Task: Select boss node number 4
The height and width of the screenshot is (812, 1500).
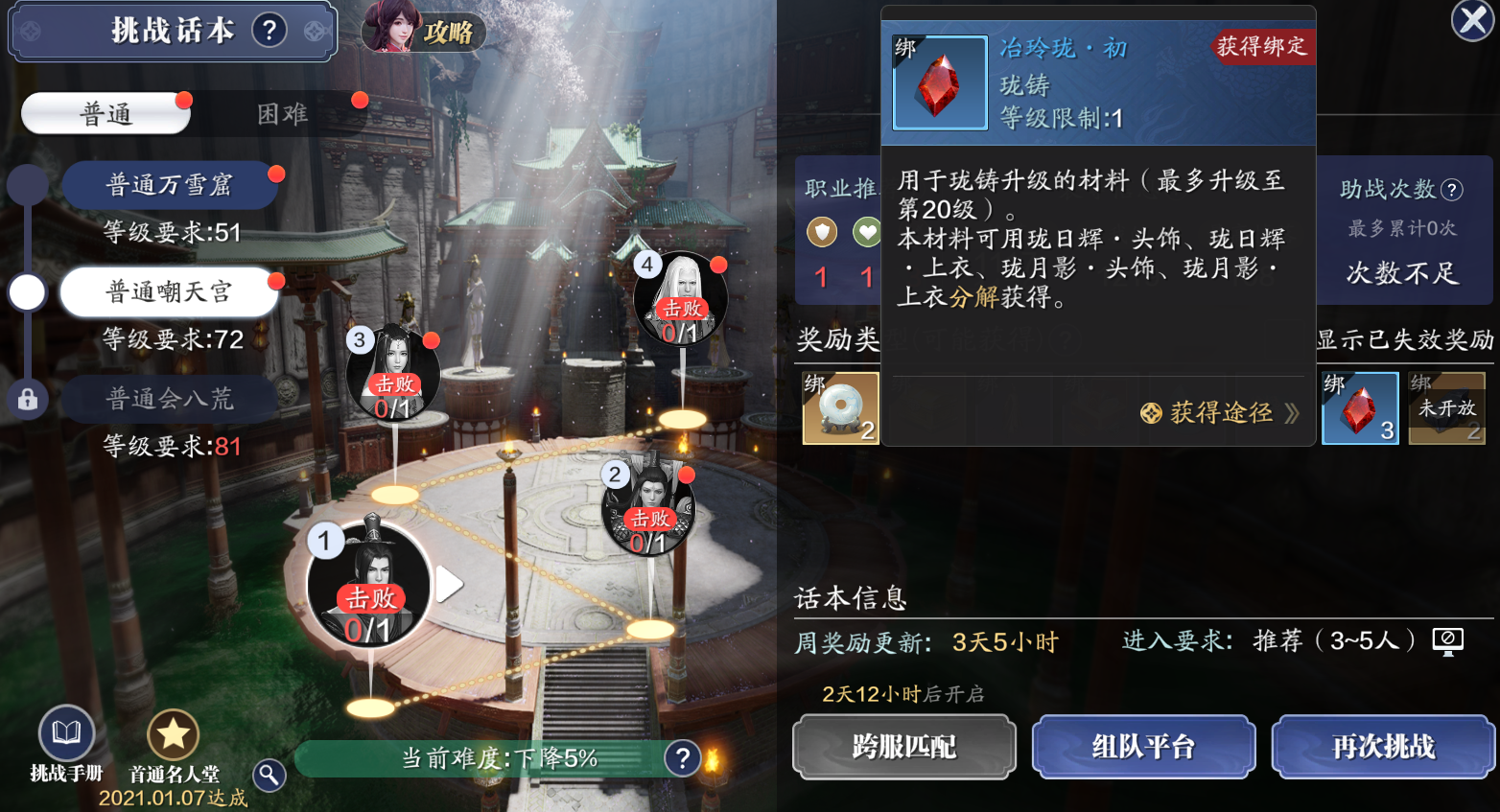Action: (681, 298)
